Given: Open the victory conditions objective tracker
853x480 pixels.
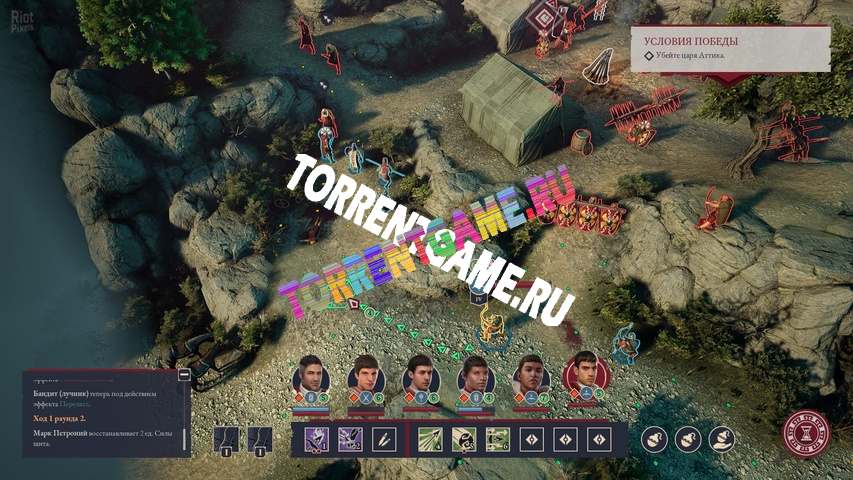Looking at the screenshot, I should click(729, 47).
